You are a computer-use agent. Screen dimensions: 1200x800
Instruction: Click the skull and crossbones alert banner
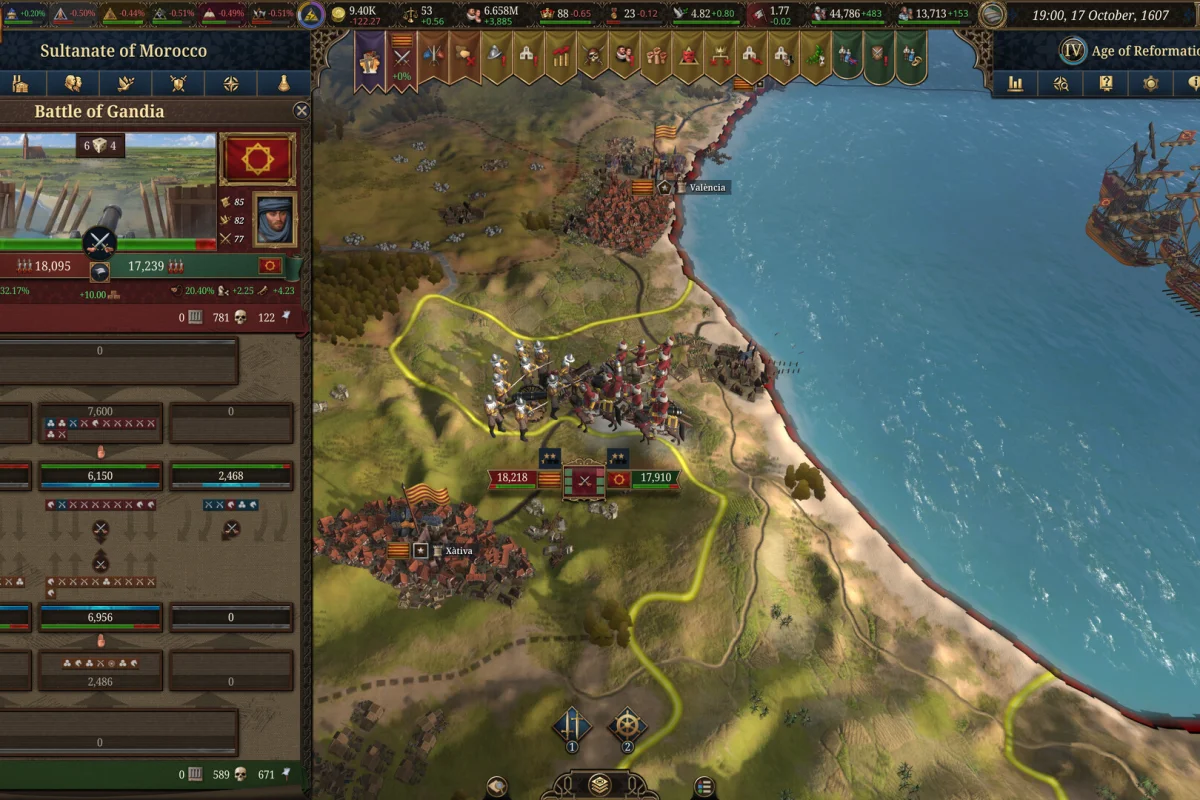594,57
